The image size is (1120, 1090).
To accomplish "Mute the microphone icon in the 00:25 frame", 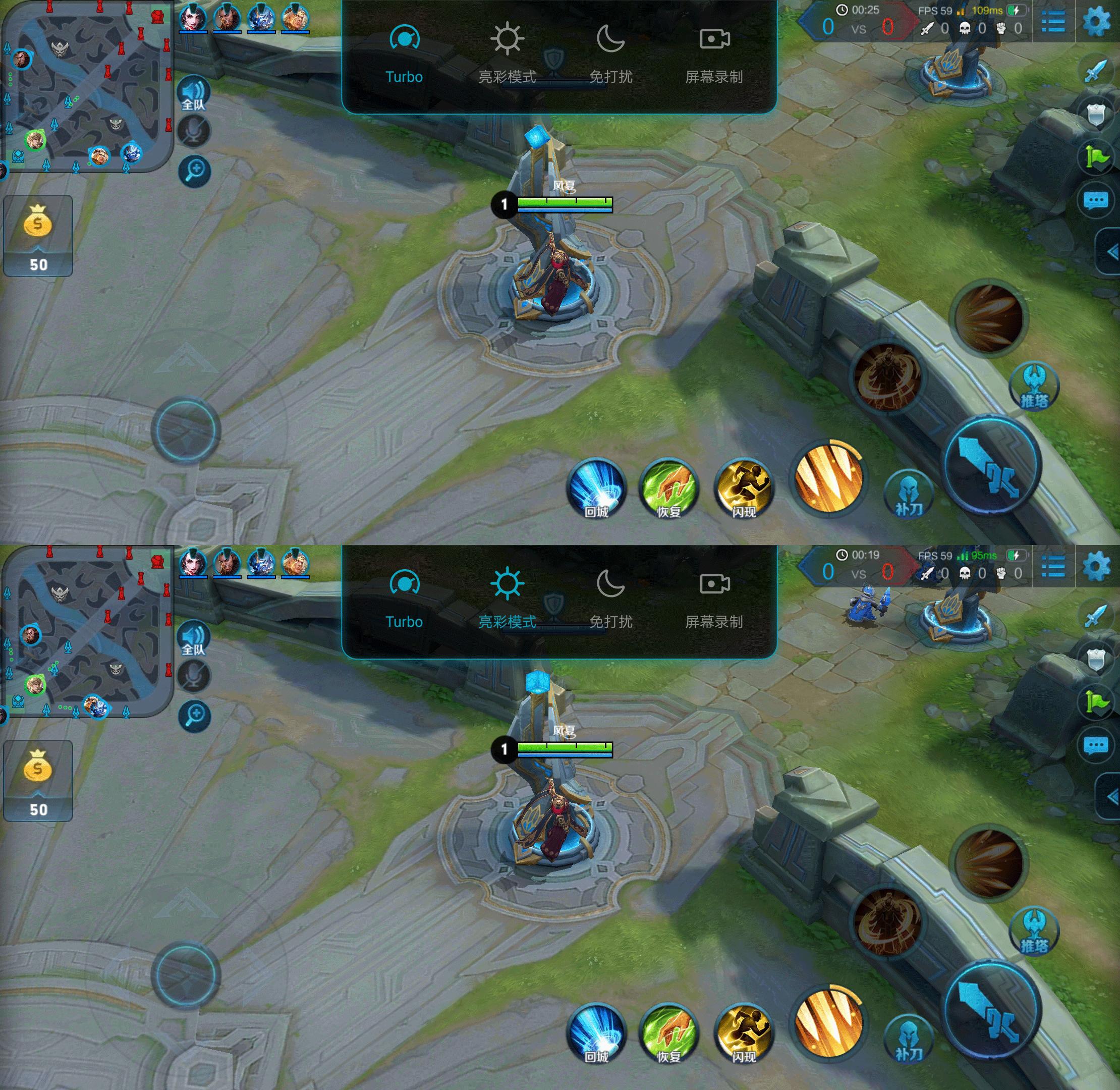I will point(194,132).
